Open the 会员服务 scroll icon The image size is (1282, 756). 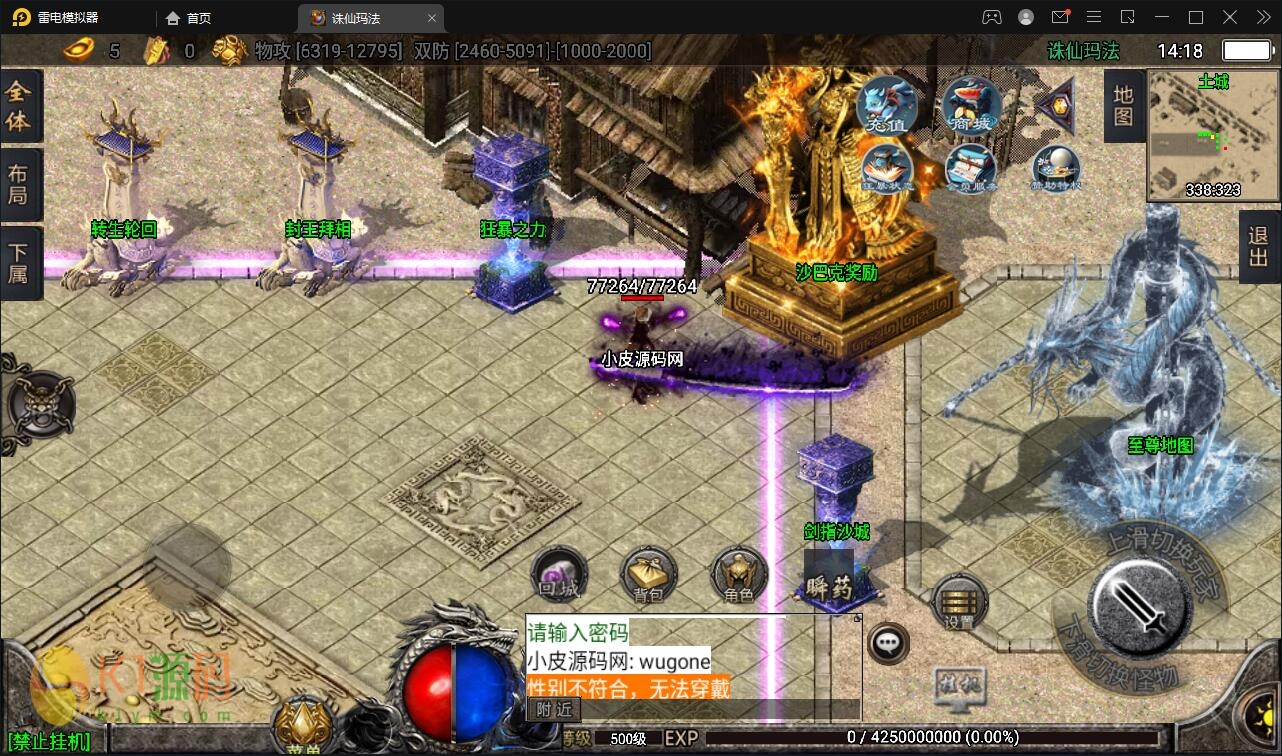point(970,167)
